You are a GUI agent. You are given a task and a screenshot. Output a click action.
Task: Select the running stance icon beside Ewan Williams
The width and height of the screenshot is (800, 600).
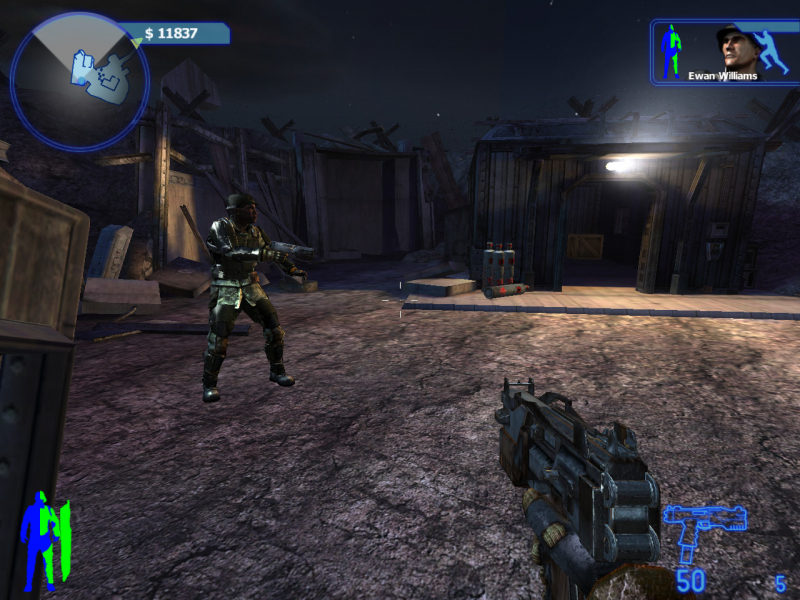[773, 50]
